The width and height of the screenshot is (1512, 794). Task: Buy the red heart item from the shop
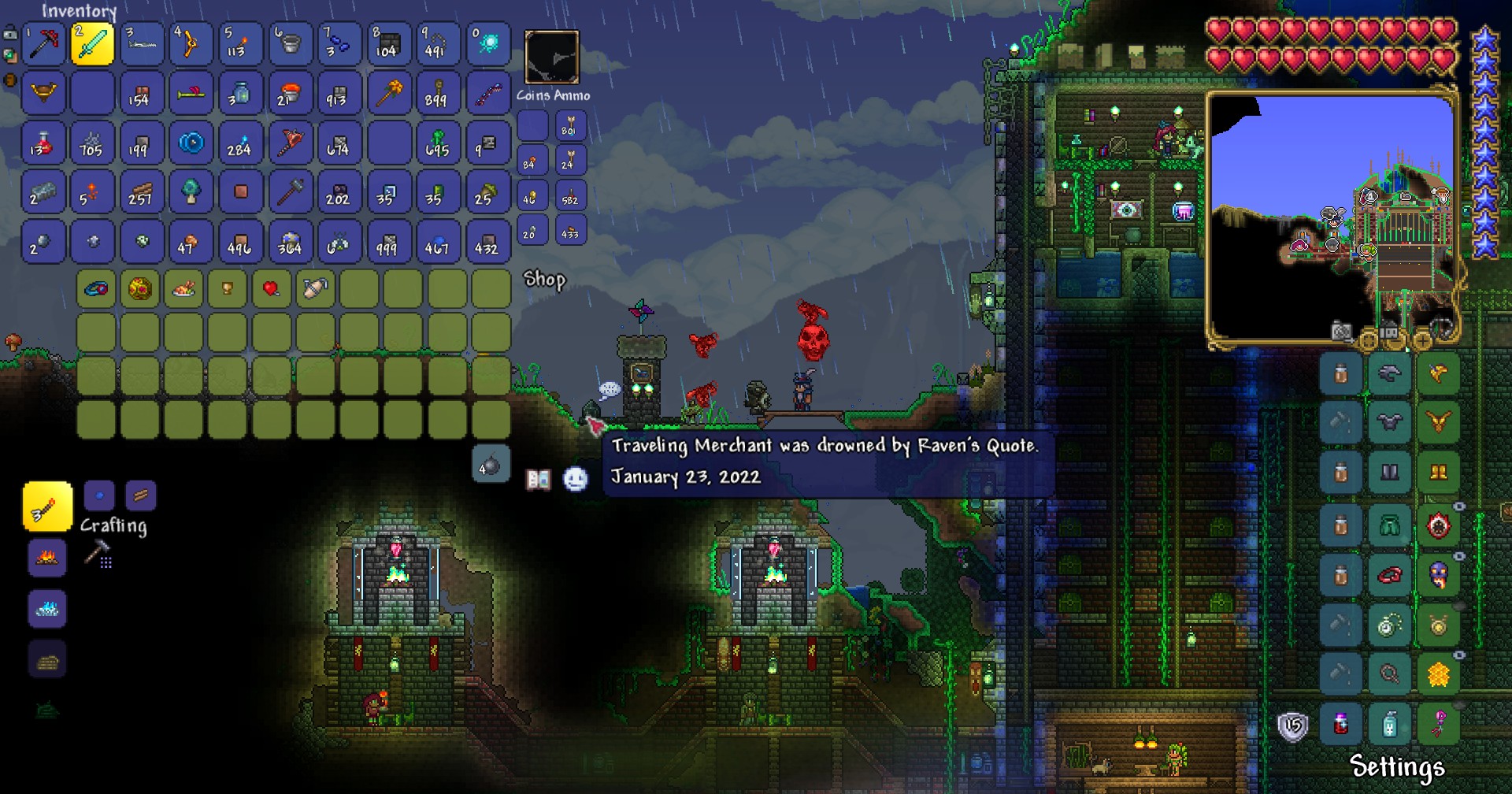(271, 289)
